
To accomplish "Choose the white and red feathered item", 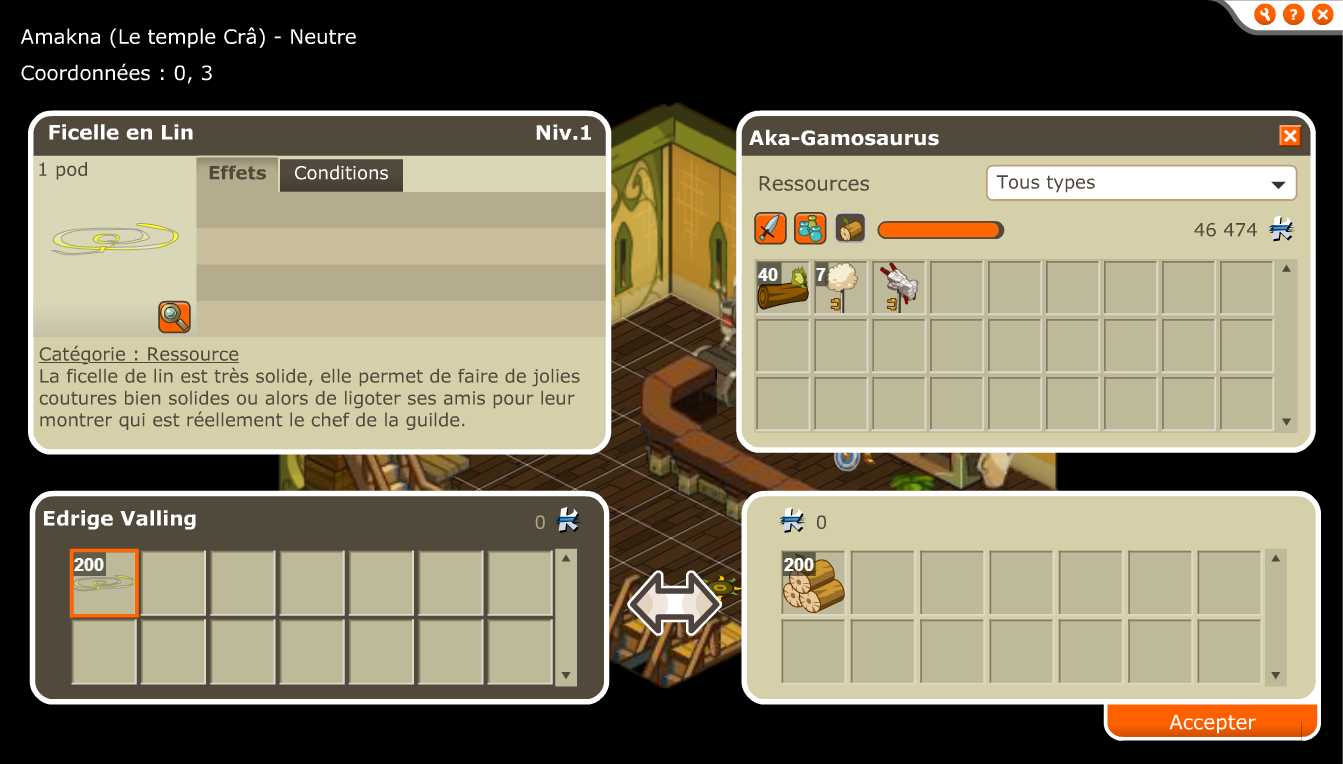I will pyautogui.click(x=899, y=289).
